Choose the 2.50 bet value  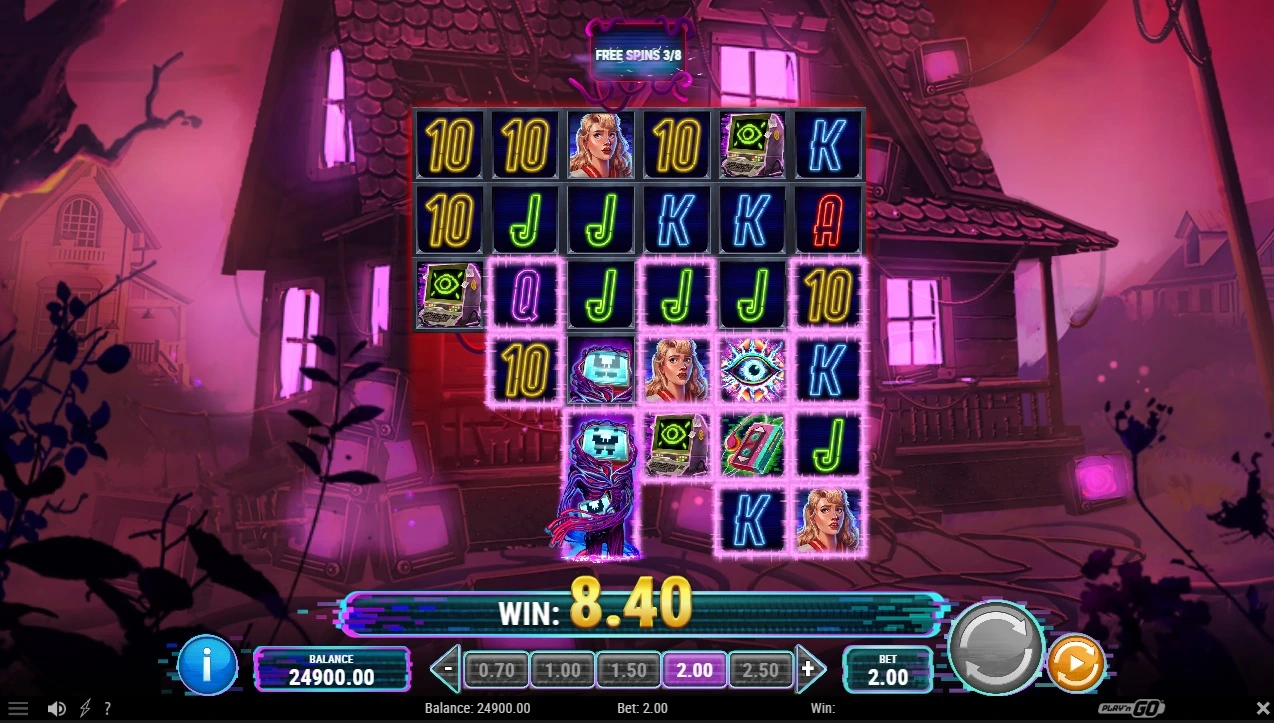point(760,670)
